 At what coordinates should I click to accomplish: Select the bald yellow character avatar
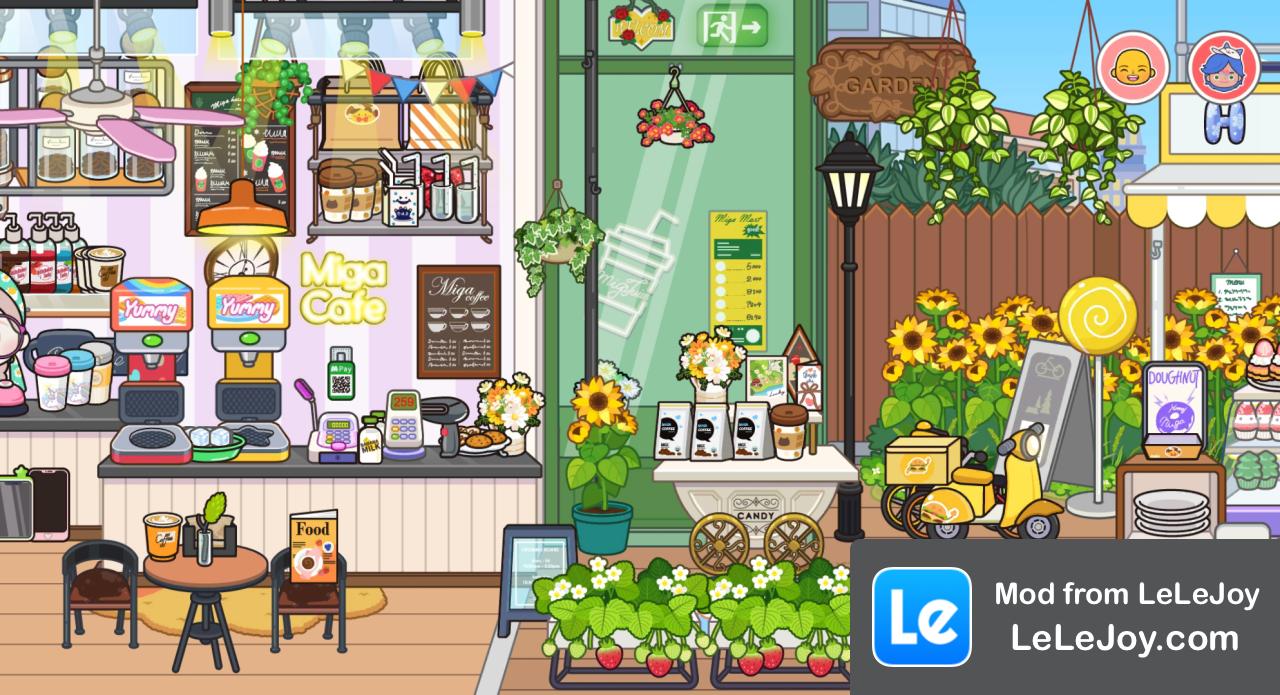click(1133, 68)
